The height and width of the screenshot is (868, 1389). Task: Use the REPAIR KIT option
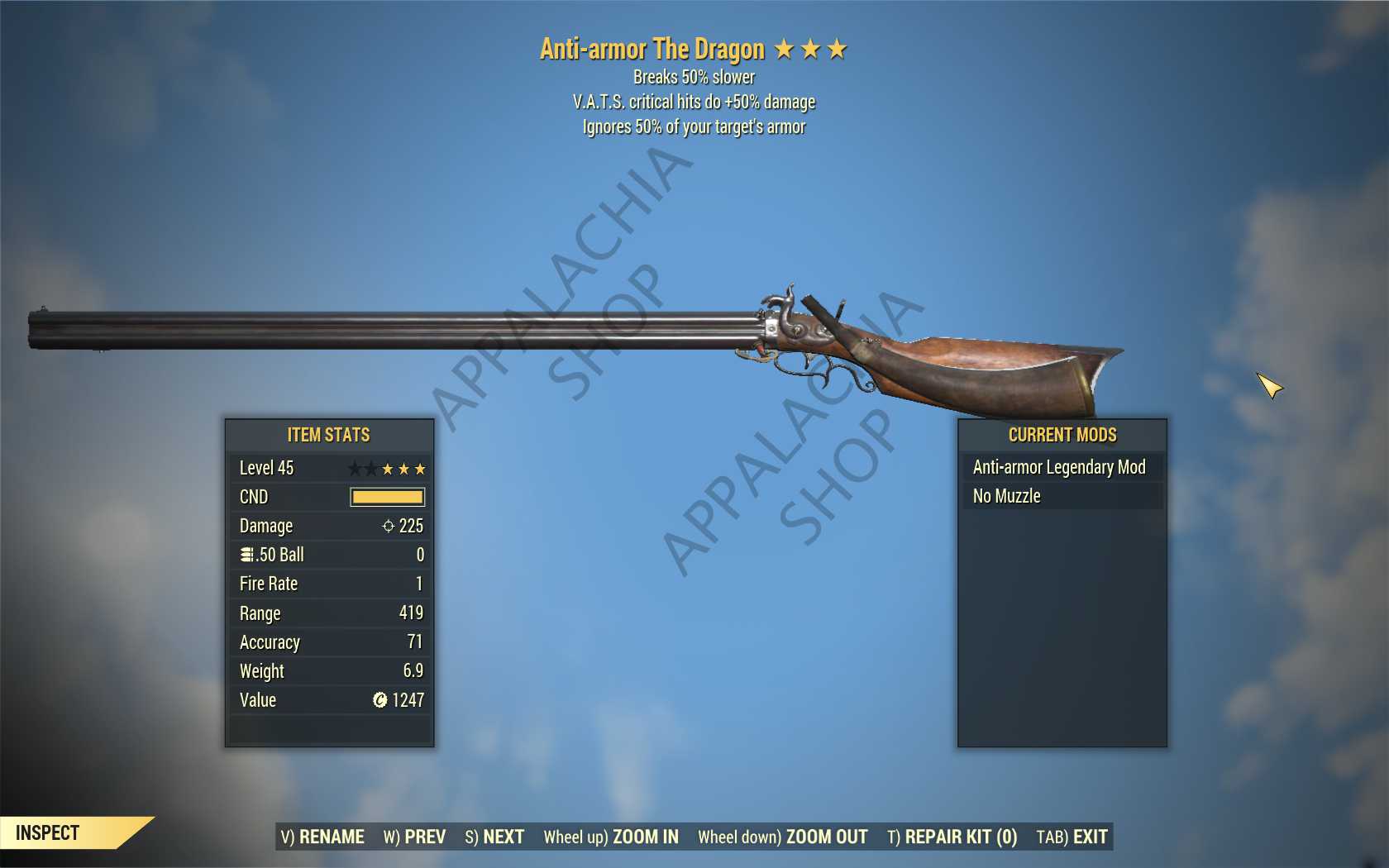click(952, 837)
